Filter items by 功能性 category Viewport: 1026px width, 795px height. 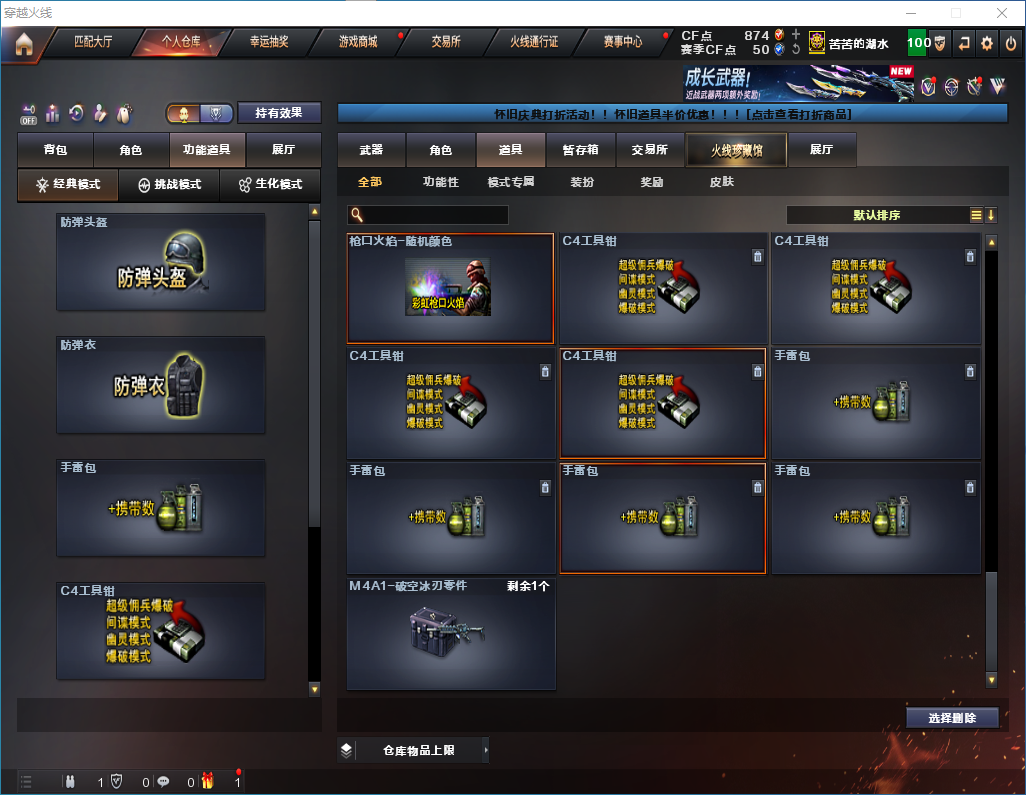(x=440, y=182)
